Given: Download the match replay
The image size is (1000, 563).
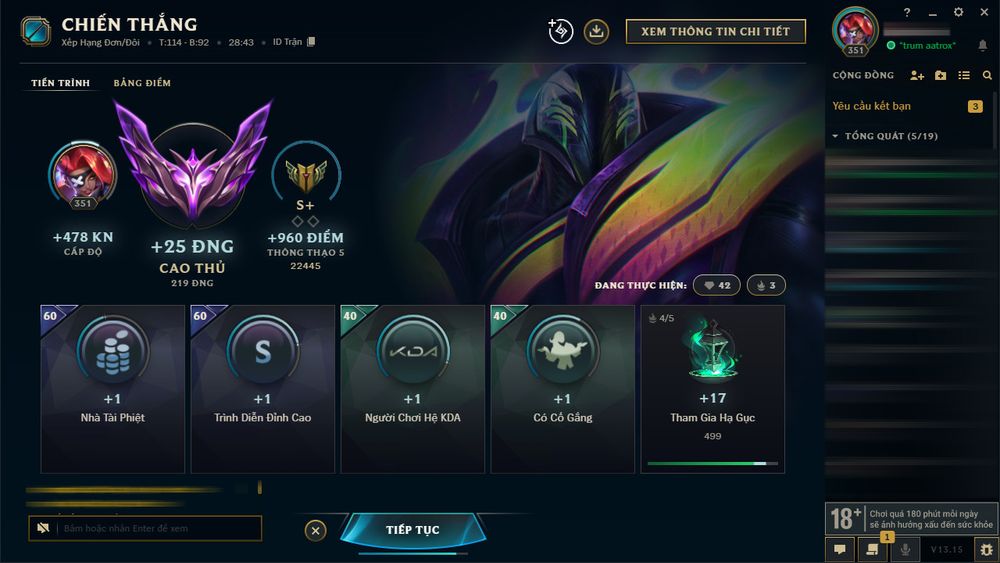Looking at the screenshot, I should pos(596,31).
